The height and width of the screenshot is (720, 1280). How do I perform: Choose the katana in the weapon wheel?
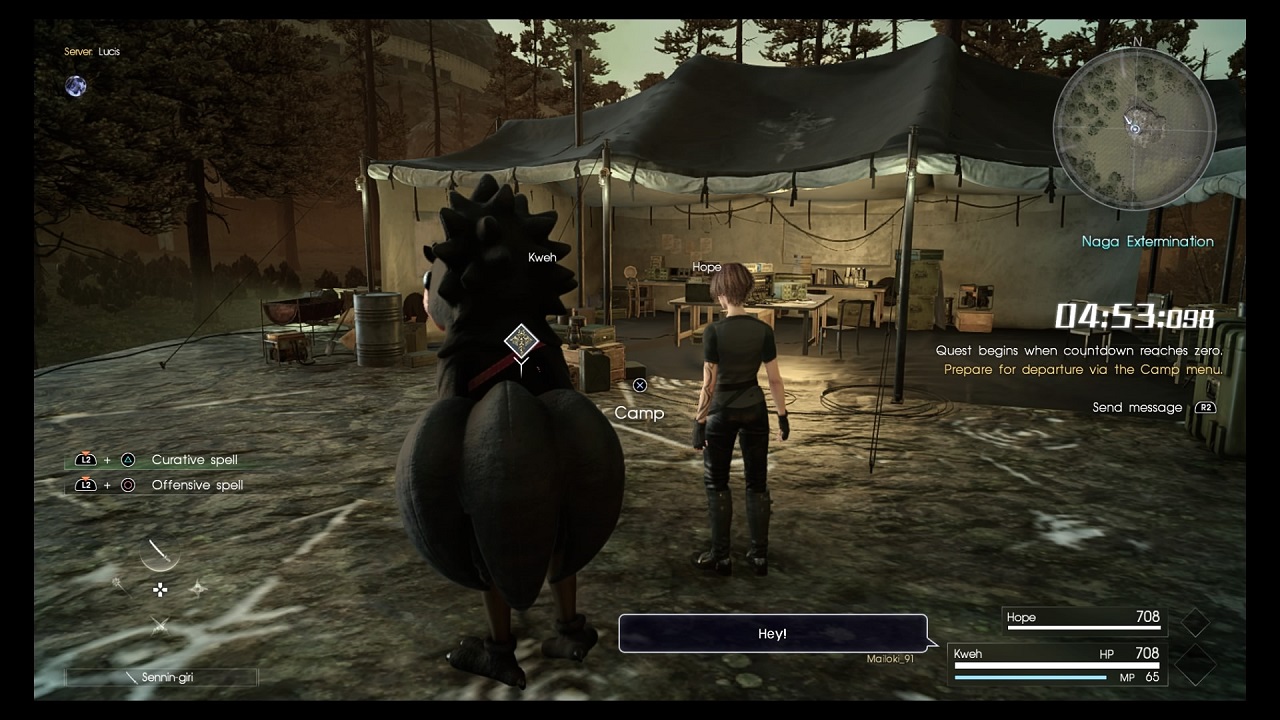[159, 553]
